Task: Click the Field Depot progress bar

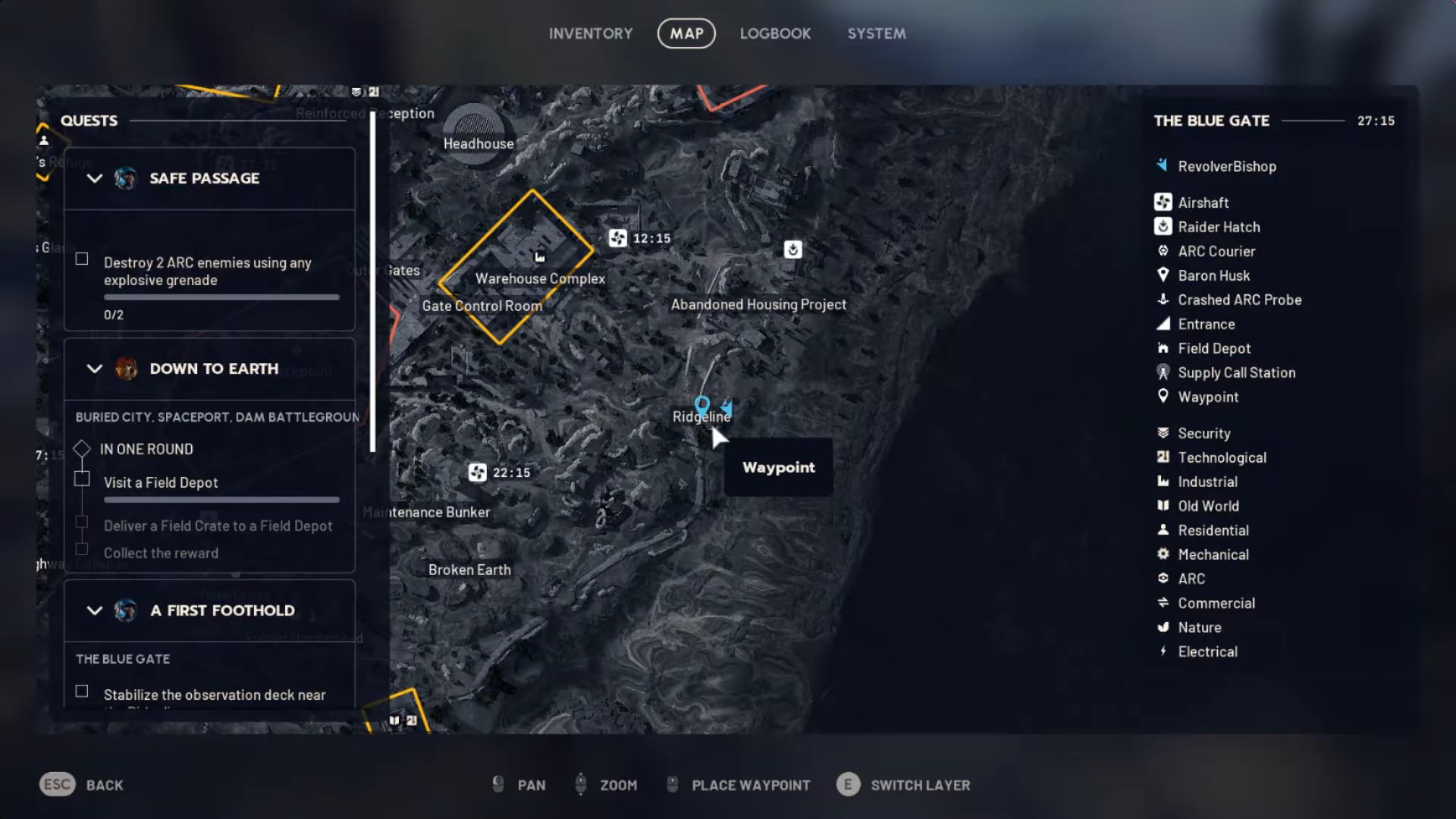Action: [221, 500]
